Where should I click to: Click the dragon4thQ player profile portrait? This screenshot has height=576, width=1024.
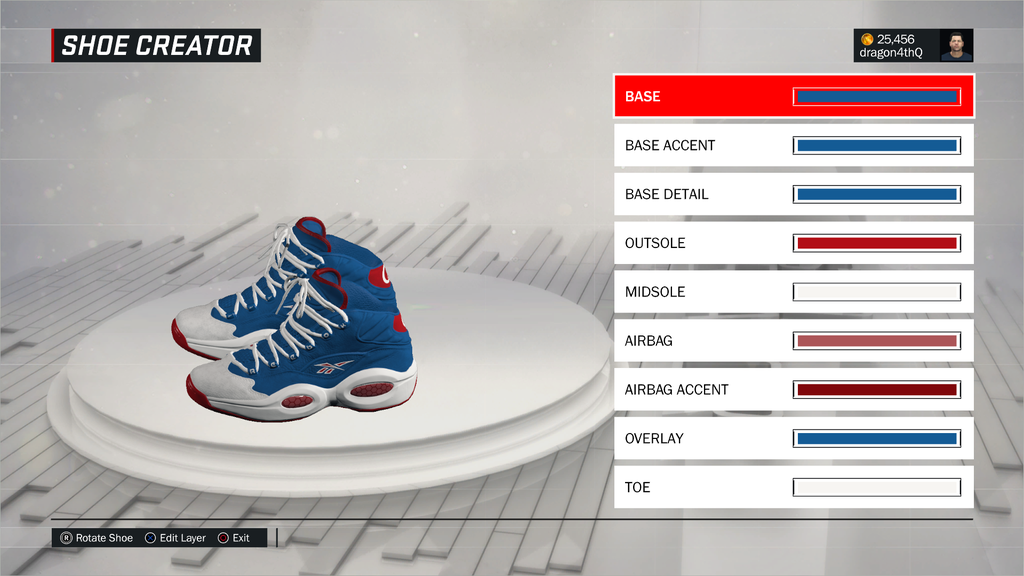pos(956,45)
